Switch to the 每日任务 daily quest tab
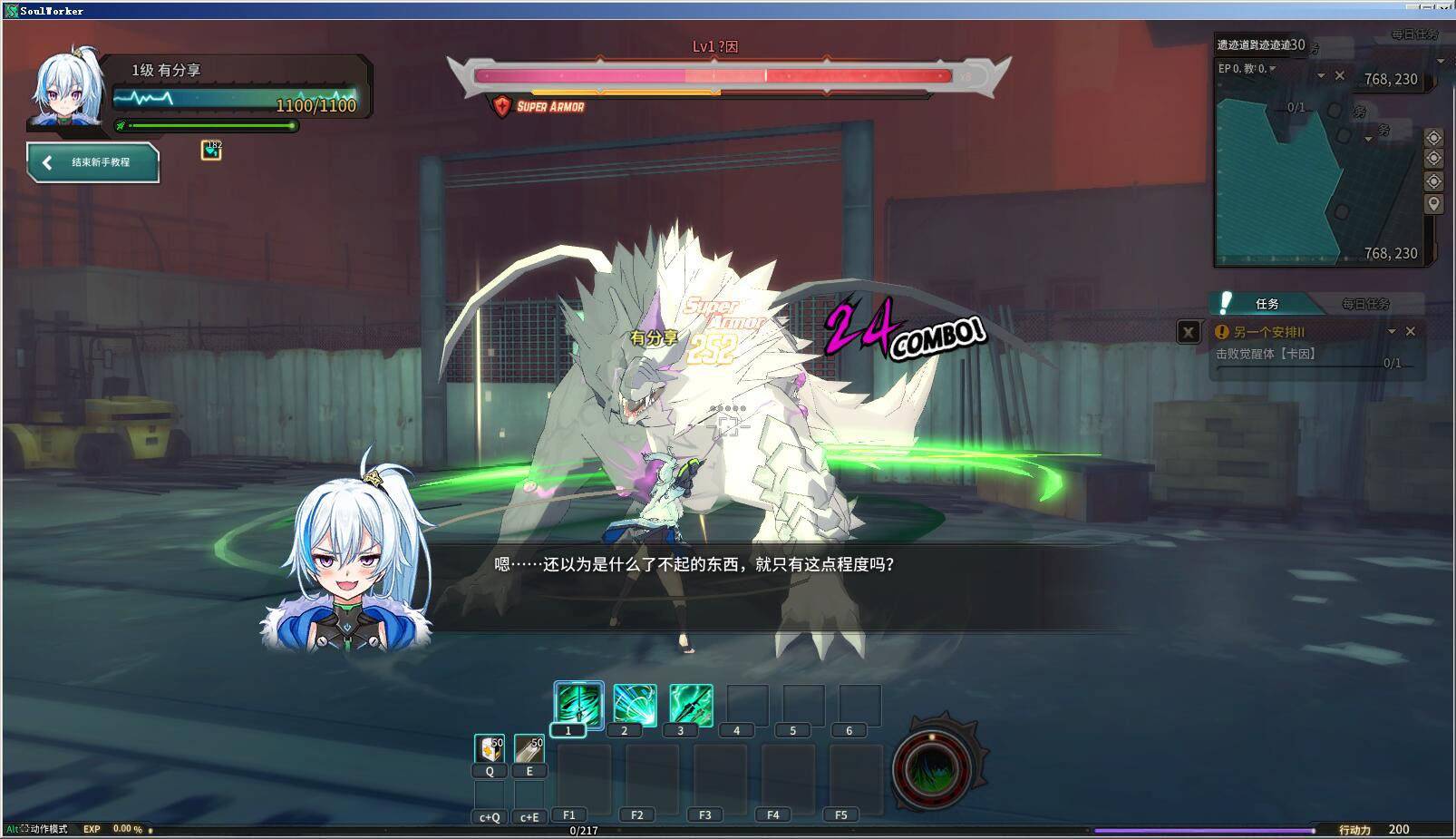 [1365, 305]
